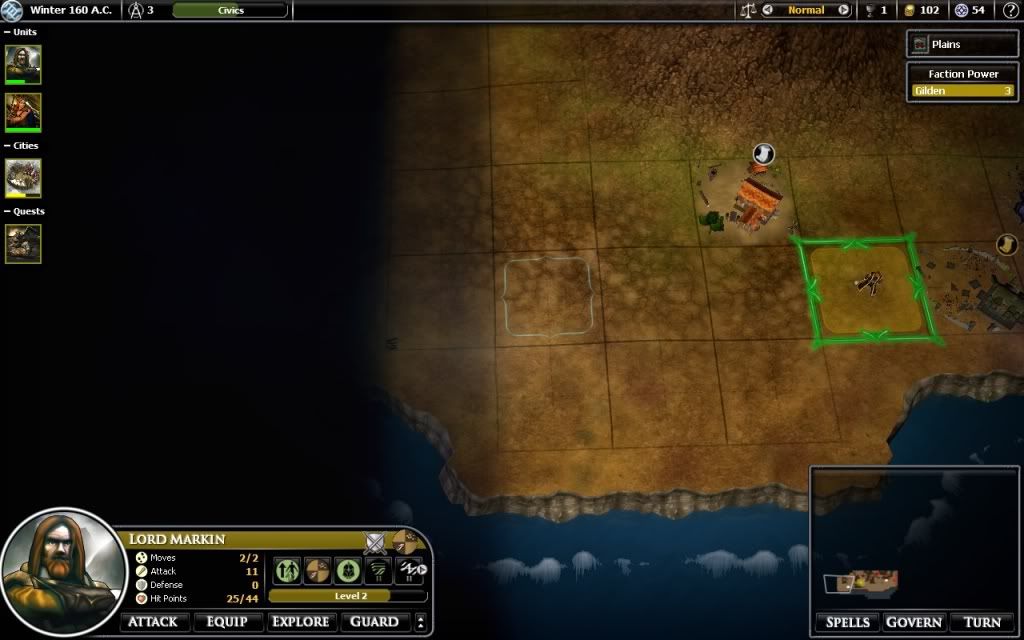Viewport: 1024px width, 640px height.
Task: Open the Civics research bar
Action: click(230, 10)
